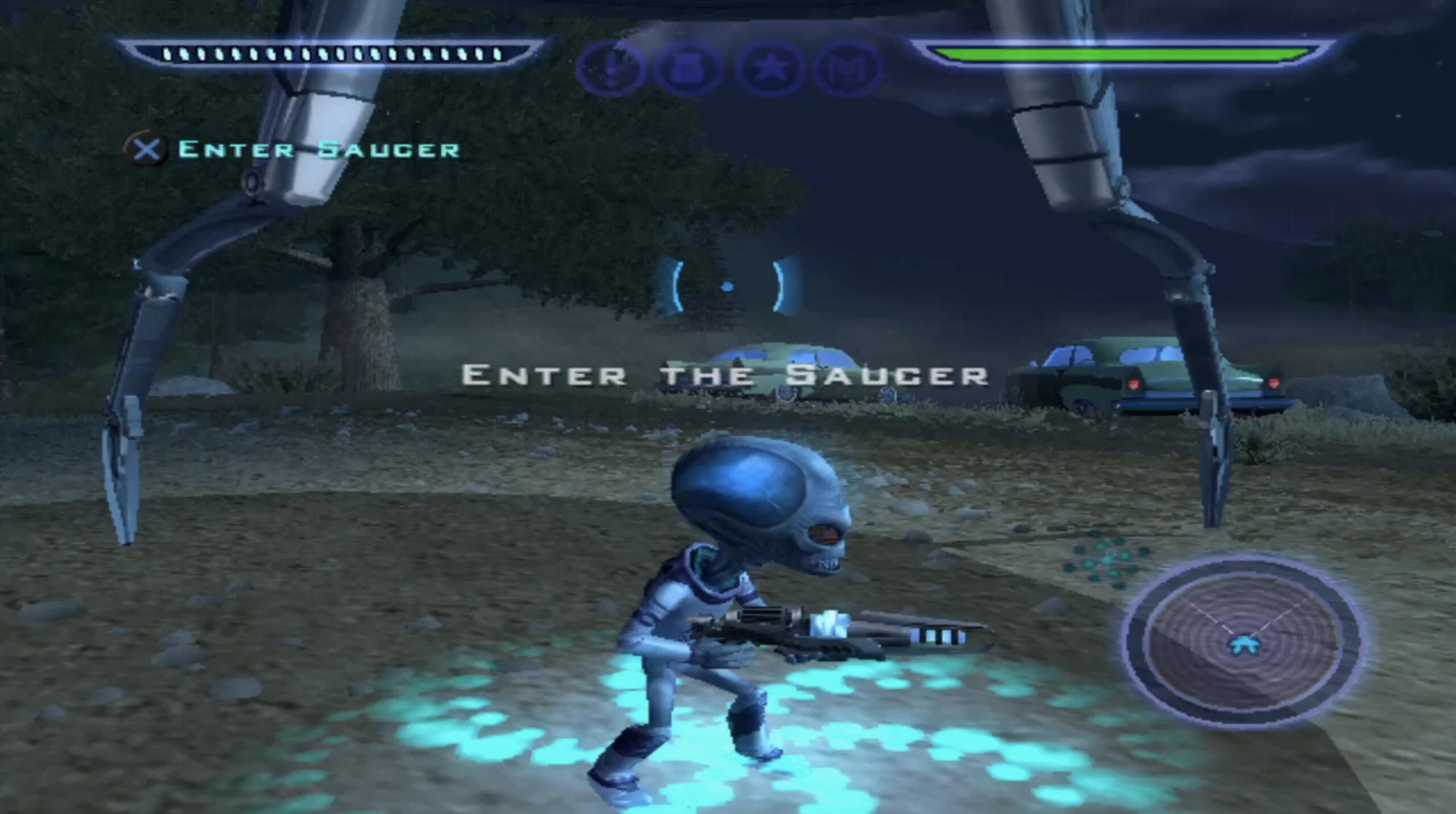
Task: Click the star military alert icon
Action: [773, 67]
